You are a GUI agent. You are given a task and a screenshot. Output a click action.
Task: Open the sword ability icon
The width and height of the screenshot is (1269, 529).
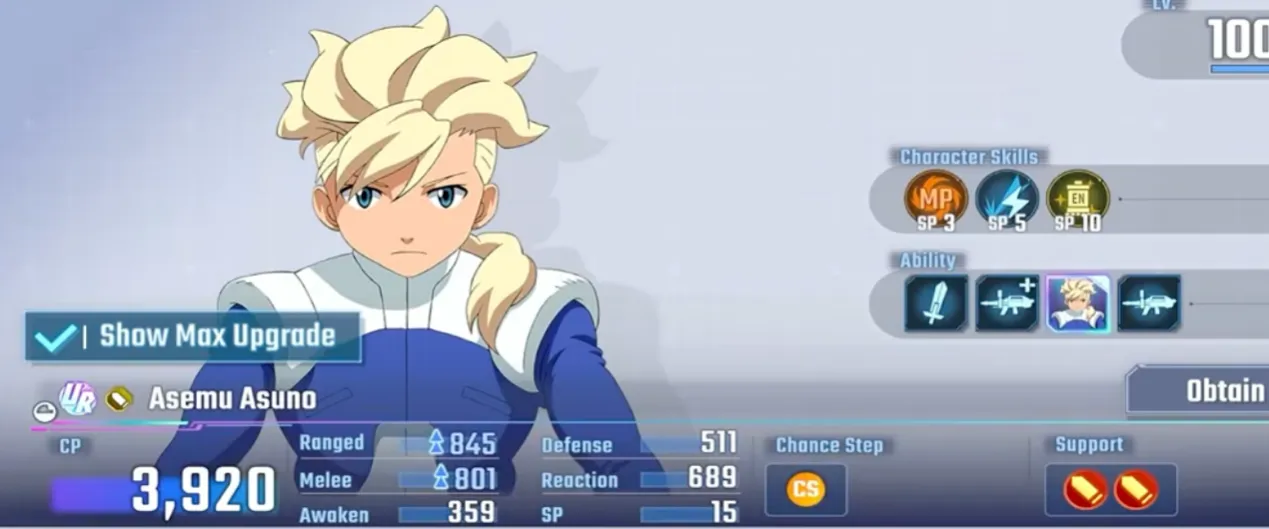pos(936,303)
